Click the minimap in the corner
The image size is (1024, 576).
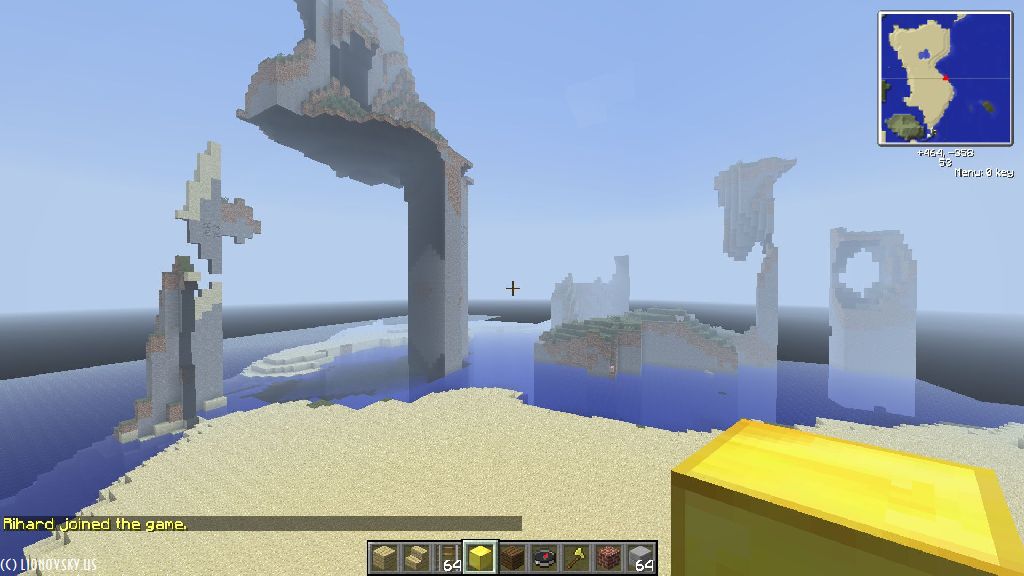click(x=945, y=78)
